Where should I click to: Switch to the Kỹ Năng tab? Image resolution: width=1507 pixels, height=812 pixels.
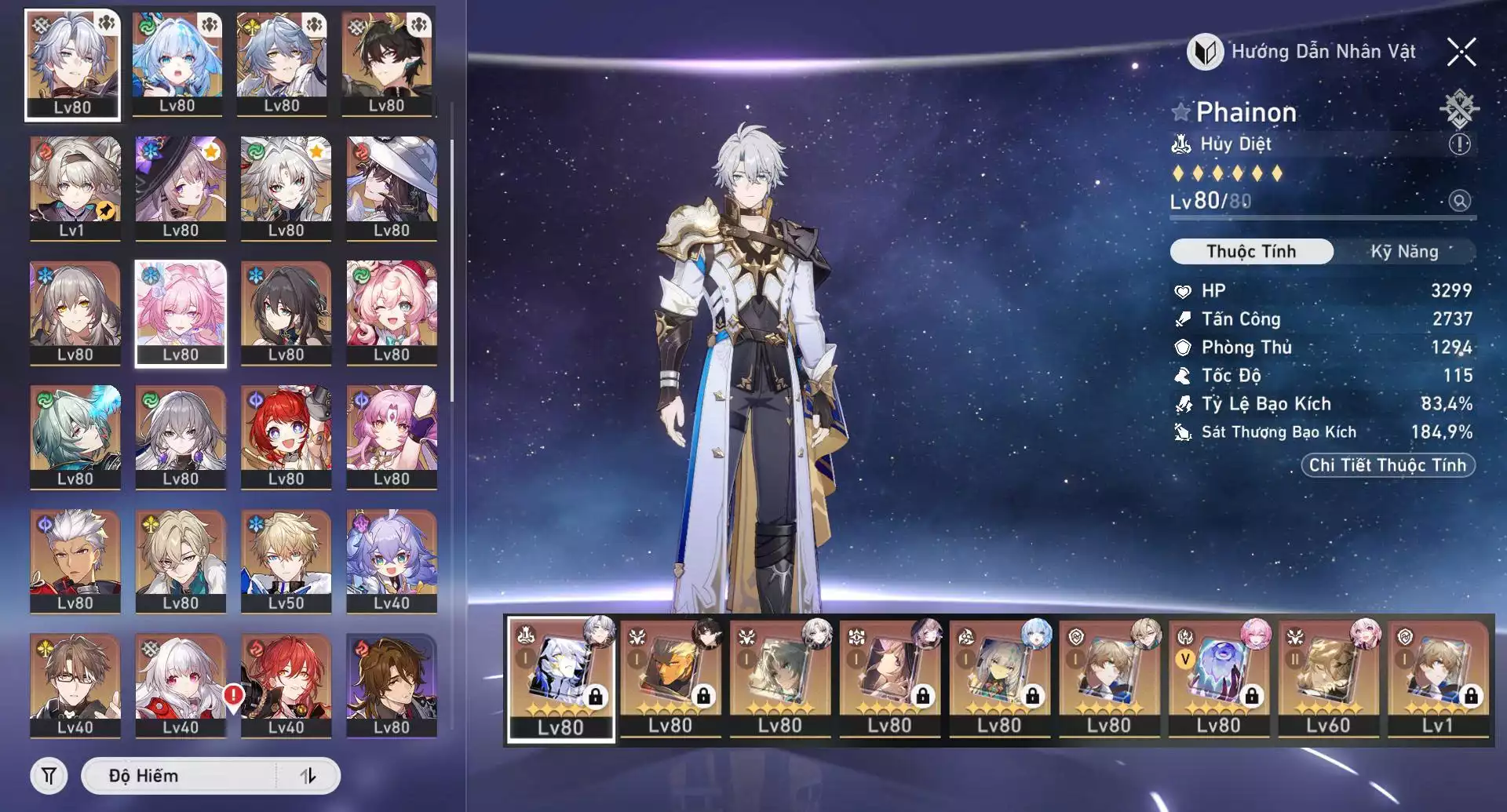point(1403,252)
